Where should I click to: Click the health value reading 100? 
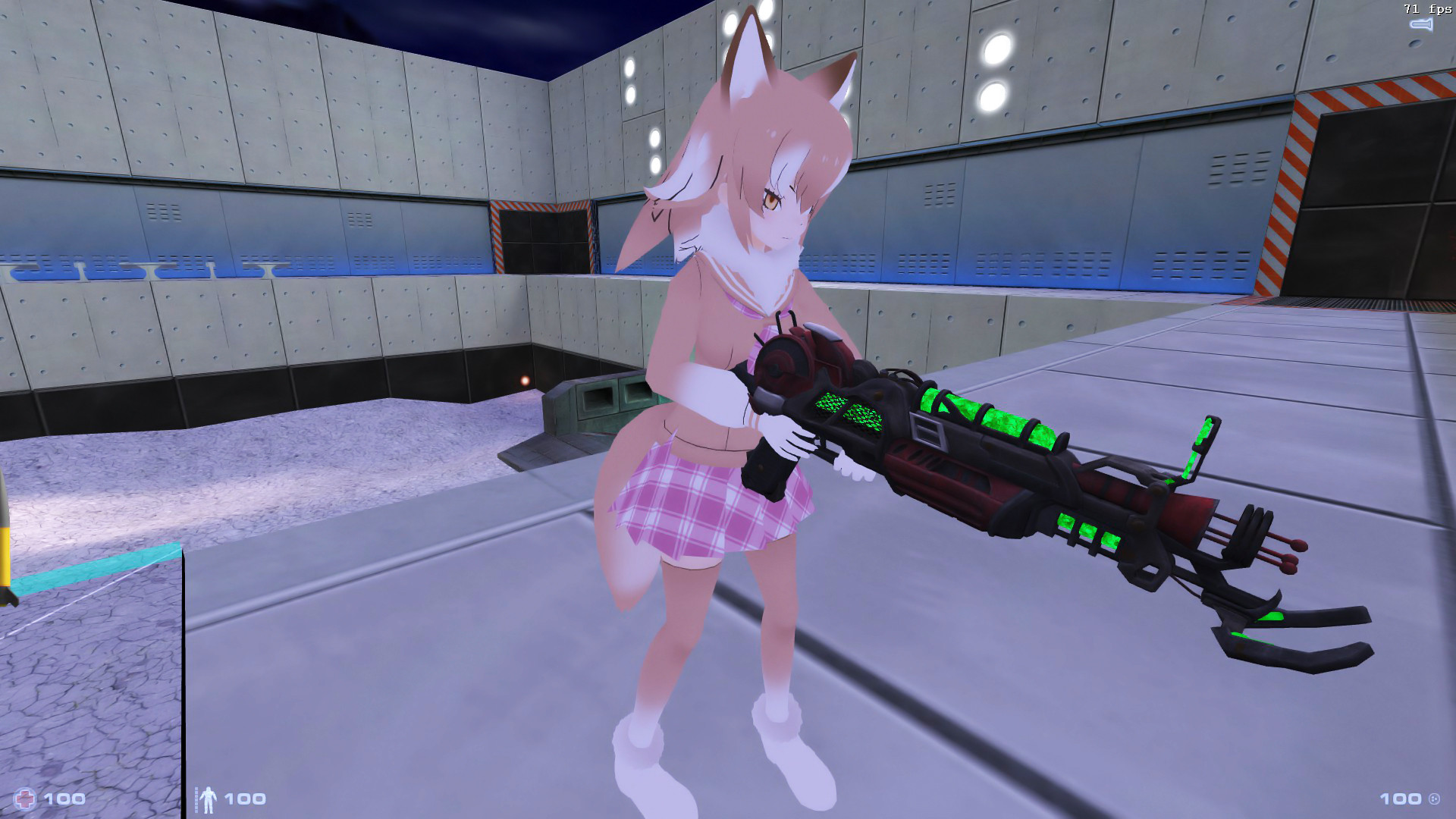[64, 798]
